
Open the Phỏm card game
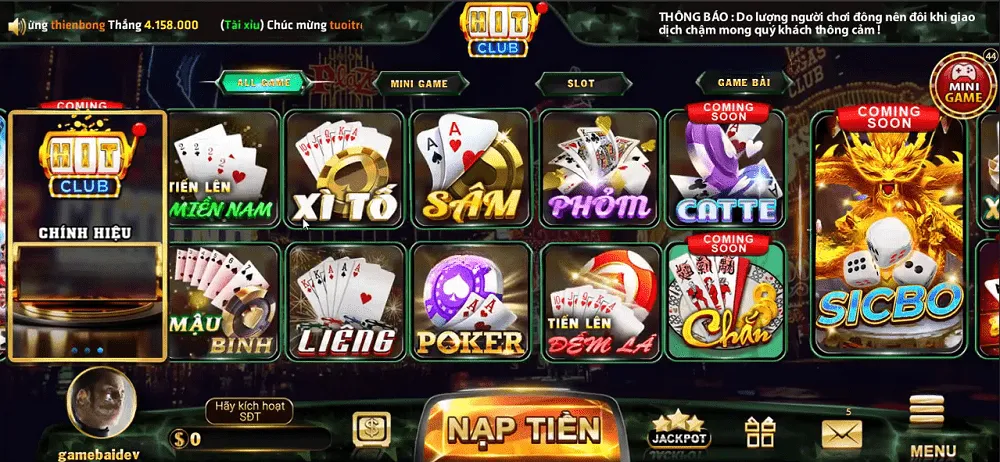click(x=598, y=170)
